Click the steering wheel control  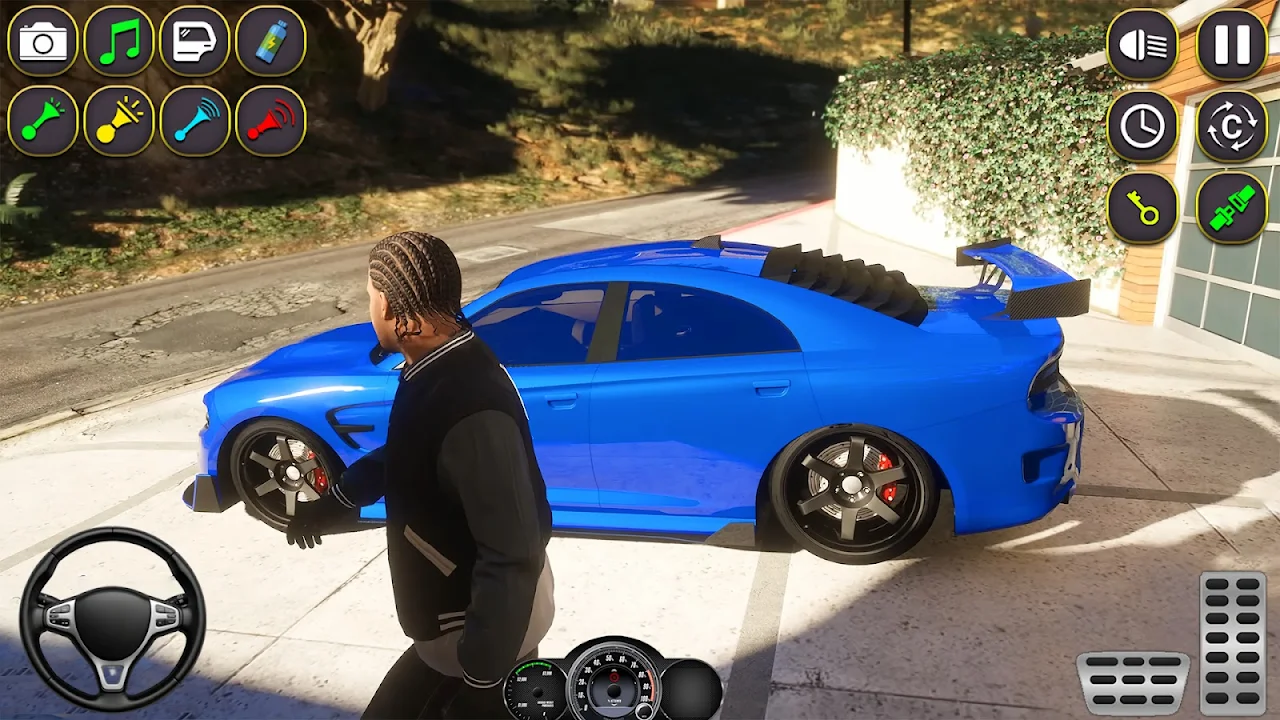click(x=113, y=619)
